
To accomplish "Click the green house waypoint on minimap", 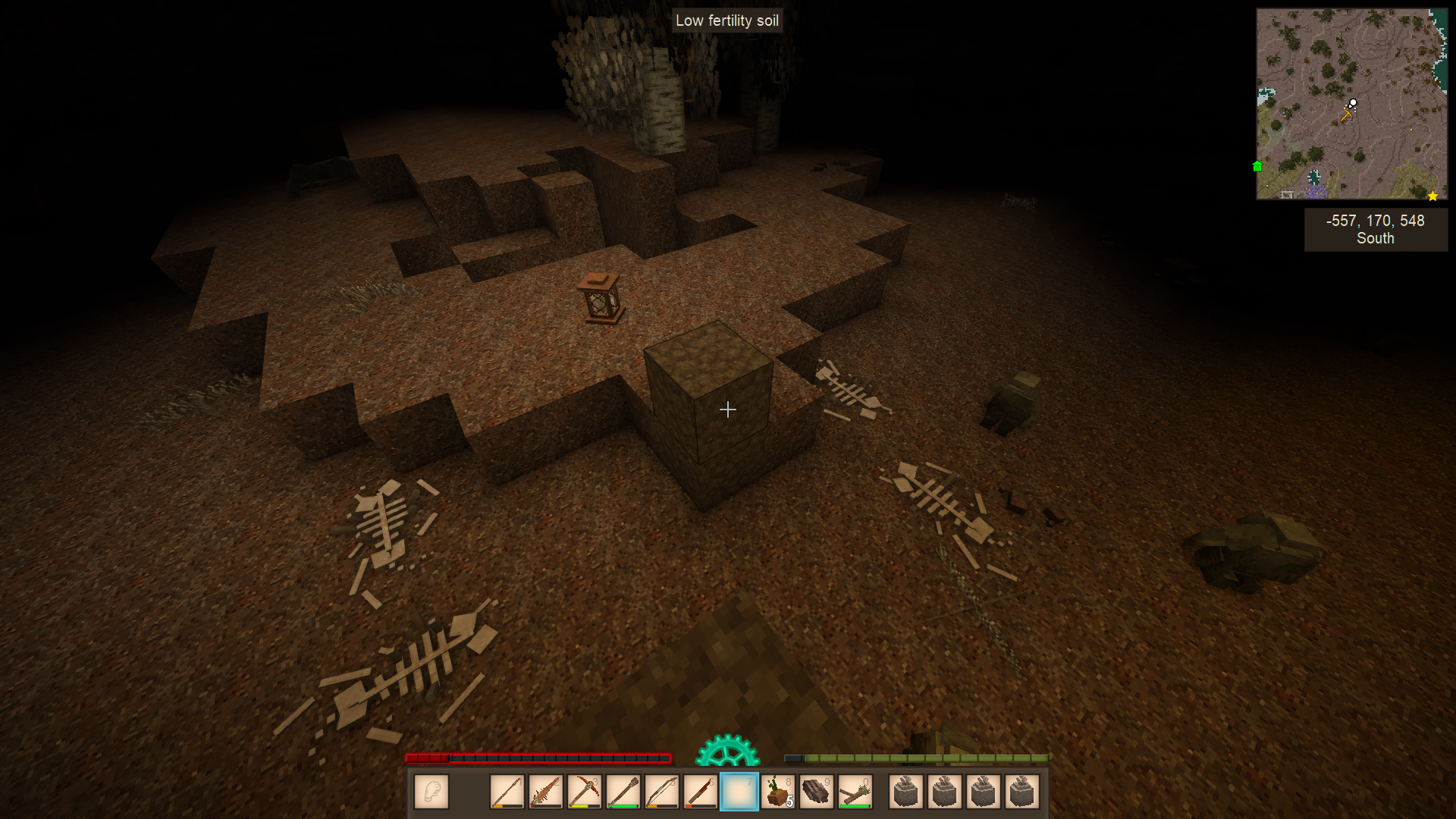I will click(x=1257, y=166).
